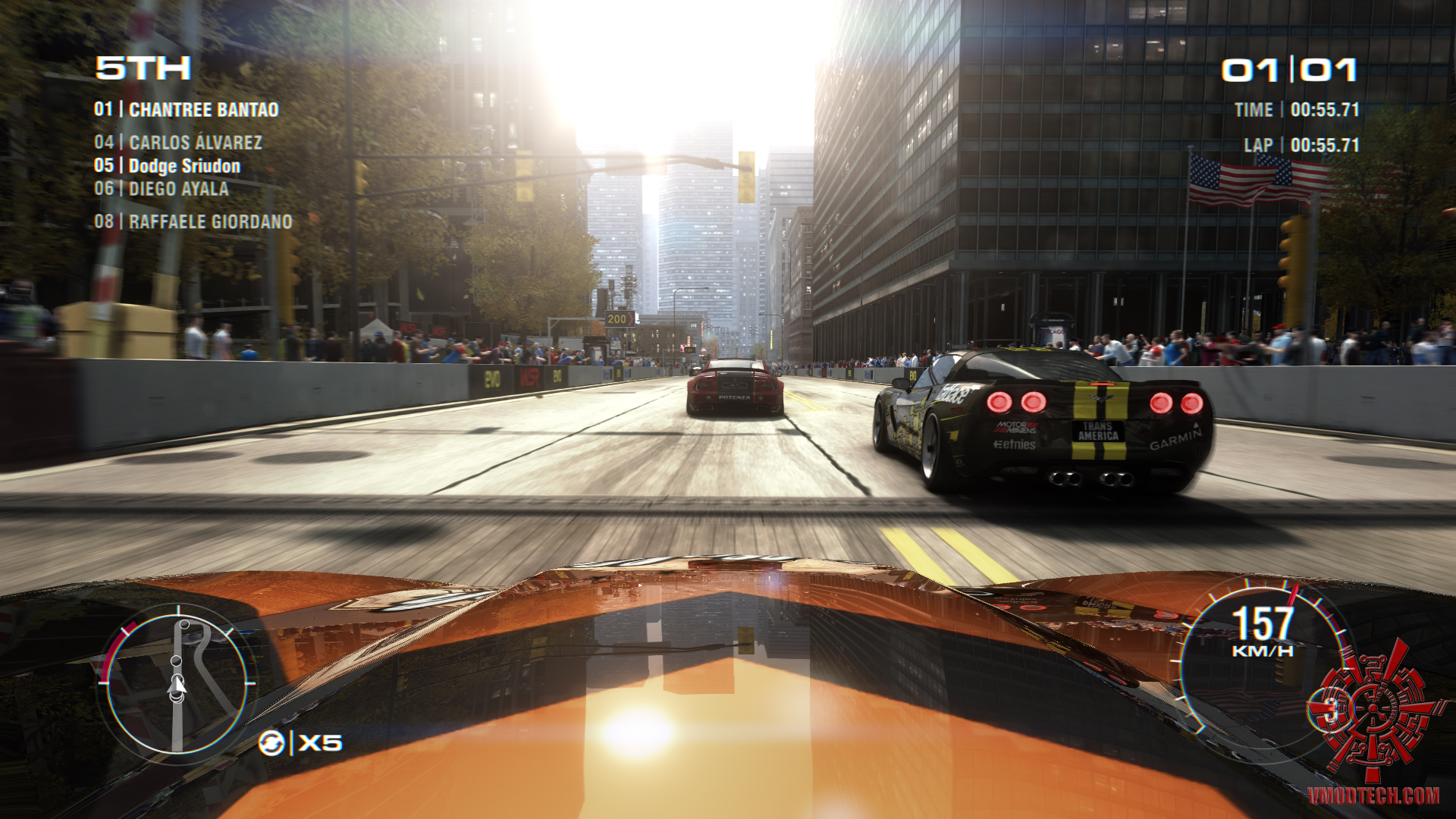This screenshot has height=819, width=1456.
Task: Click the circular track minimap
Action: [177, 683]
